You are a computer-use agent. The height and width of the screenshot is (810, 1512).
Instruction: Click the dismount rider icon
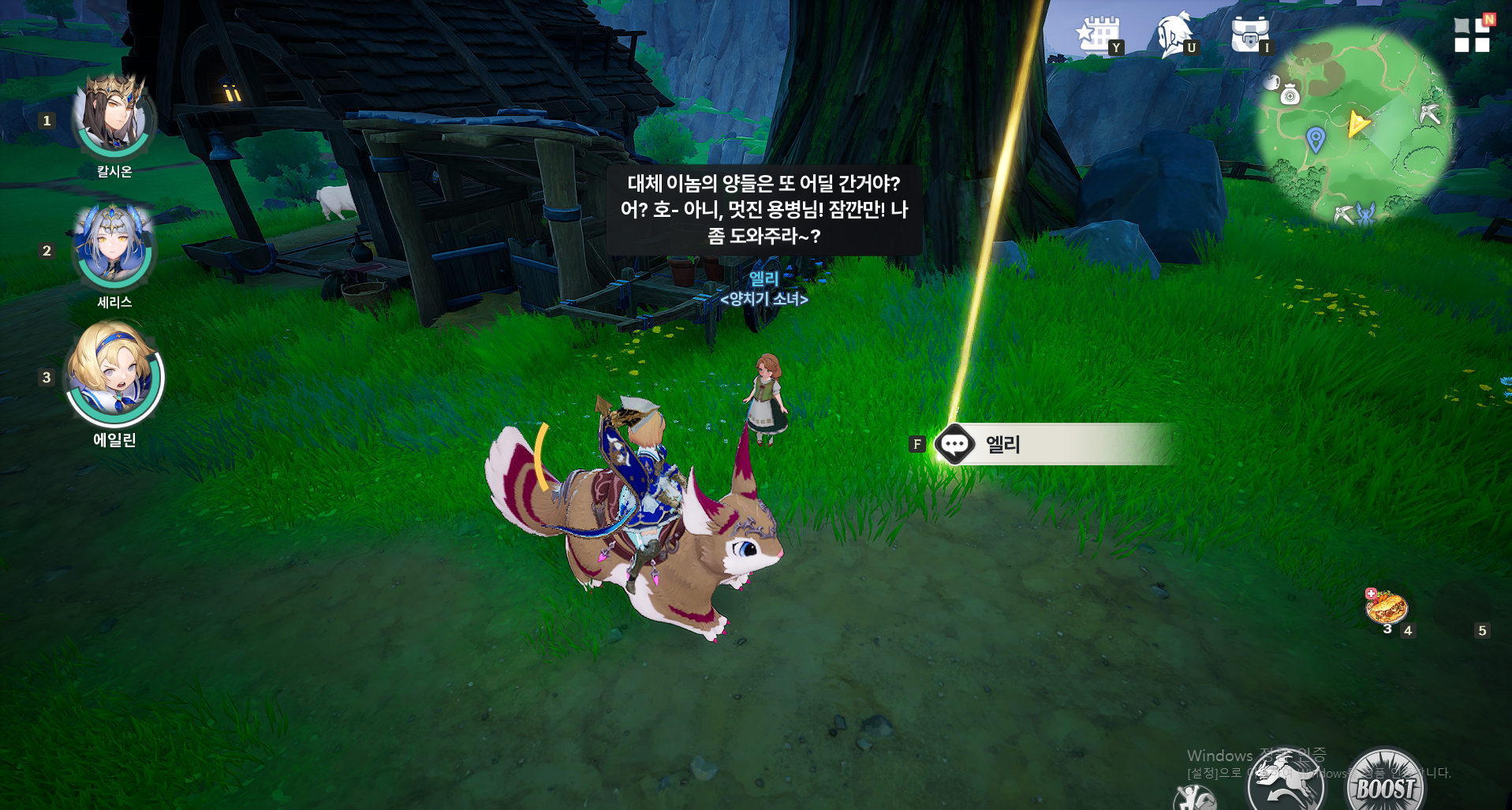pyautogui.click(x=1194, y=798)
